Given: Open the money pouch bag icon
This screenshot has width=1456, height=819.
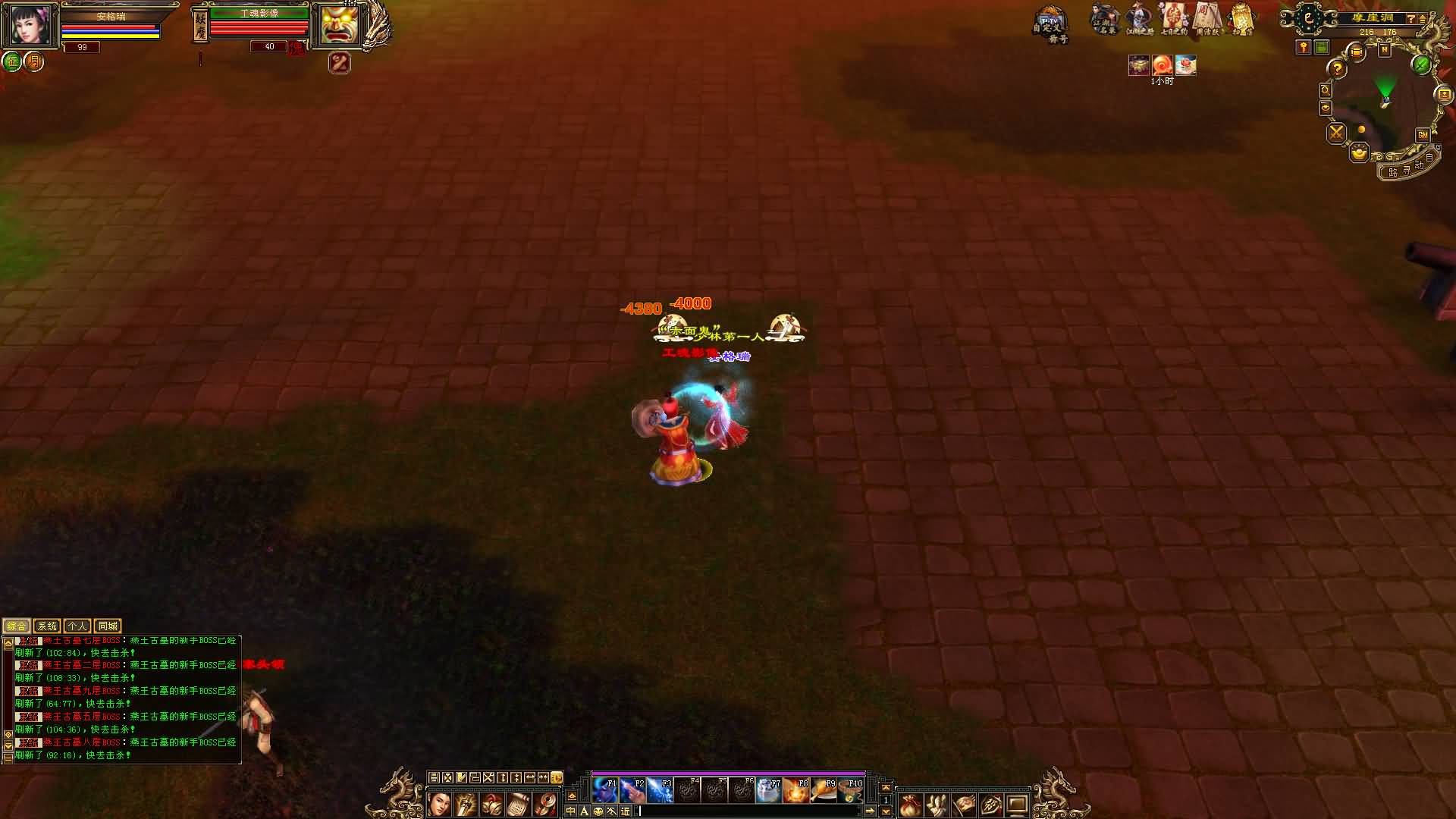Looking at the screenshot, I should tap(910, 805).
